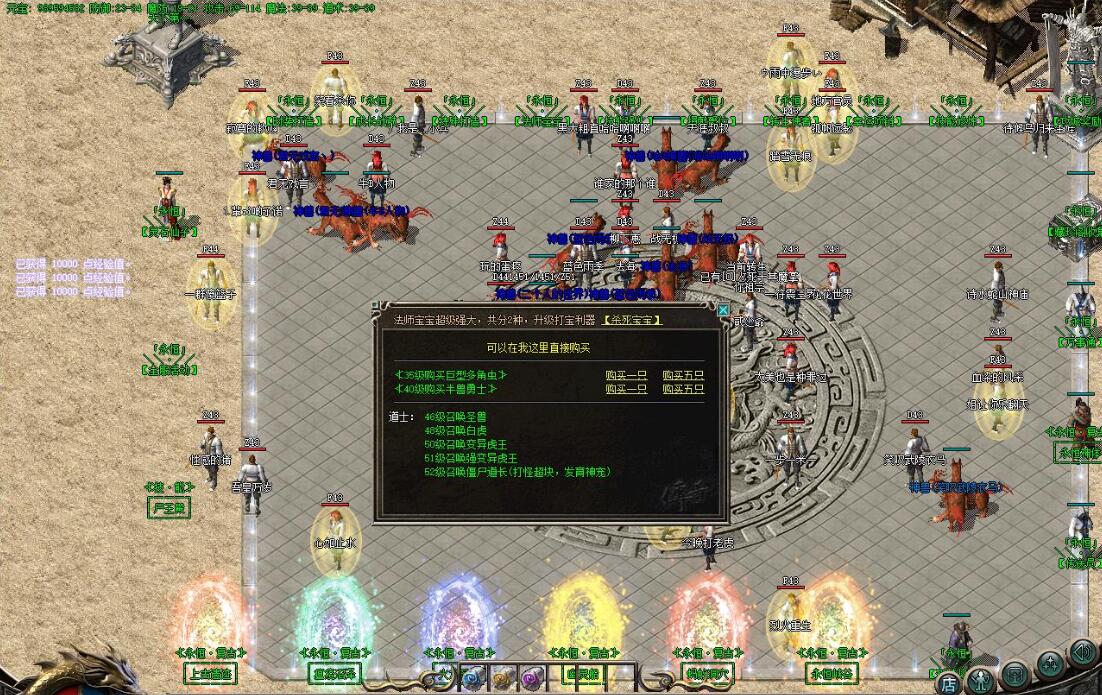The image size is (1102, 695).
Task: Open the 店 shop round button
Action: coord(947,683)
